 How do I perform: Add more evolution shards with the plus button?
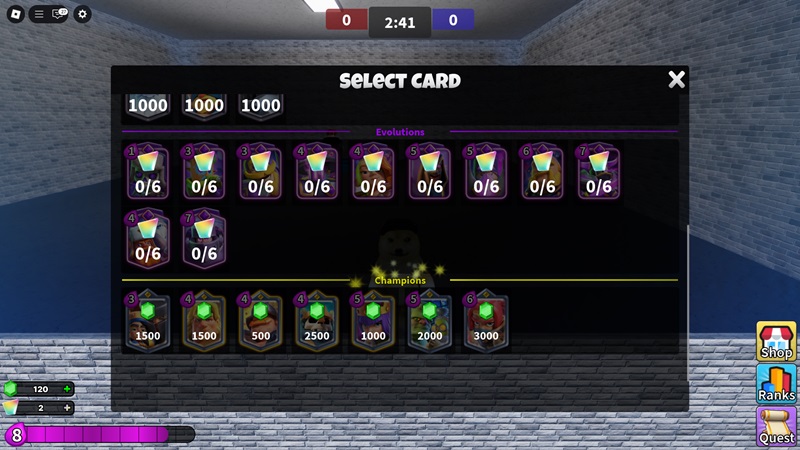[67, 408]
